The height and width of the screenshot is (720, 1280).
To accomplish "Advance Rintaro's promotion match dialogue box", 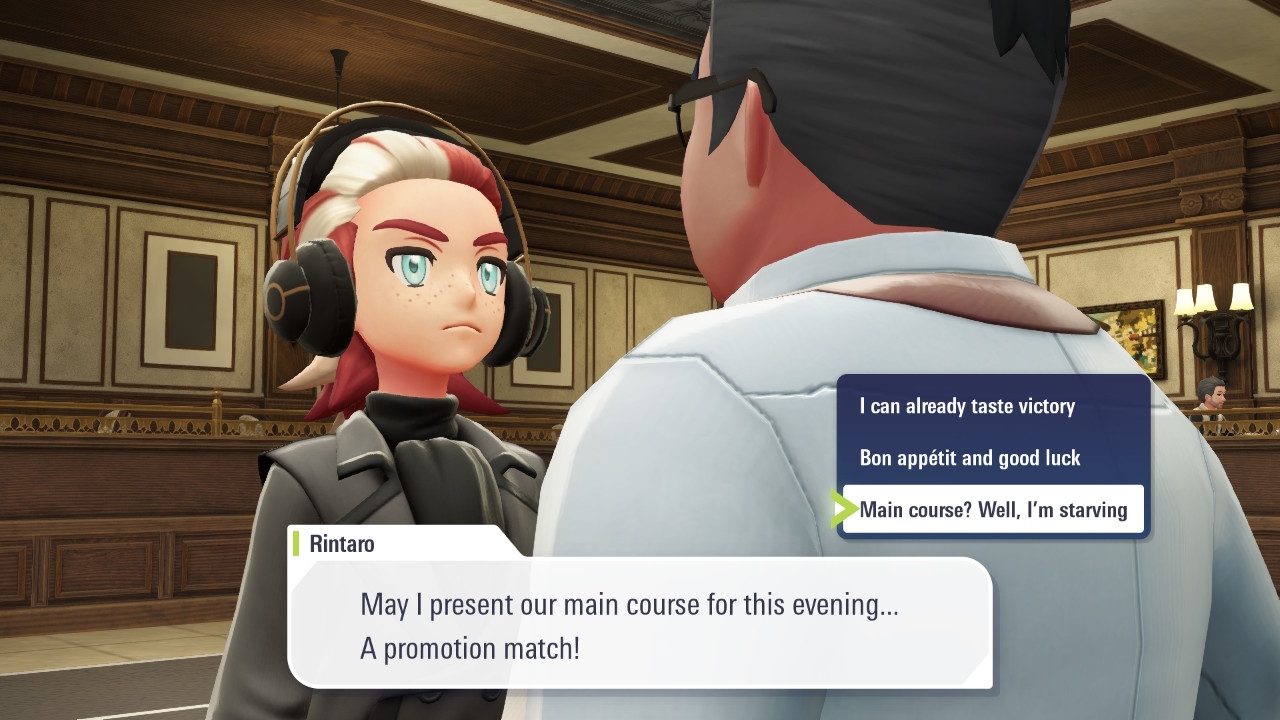I will point(640,626).
